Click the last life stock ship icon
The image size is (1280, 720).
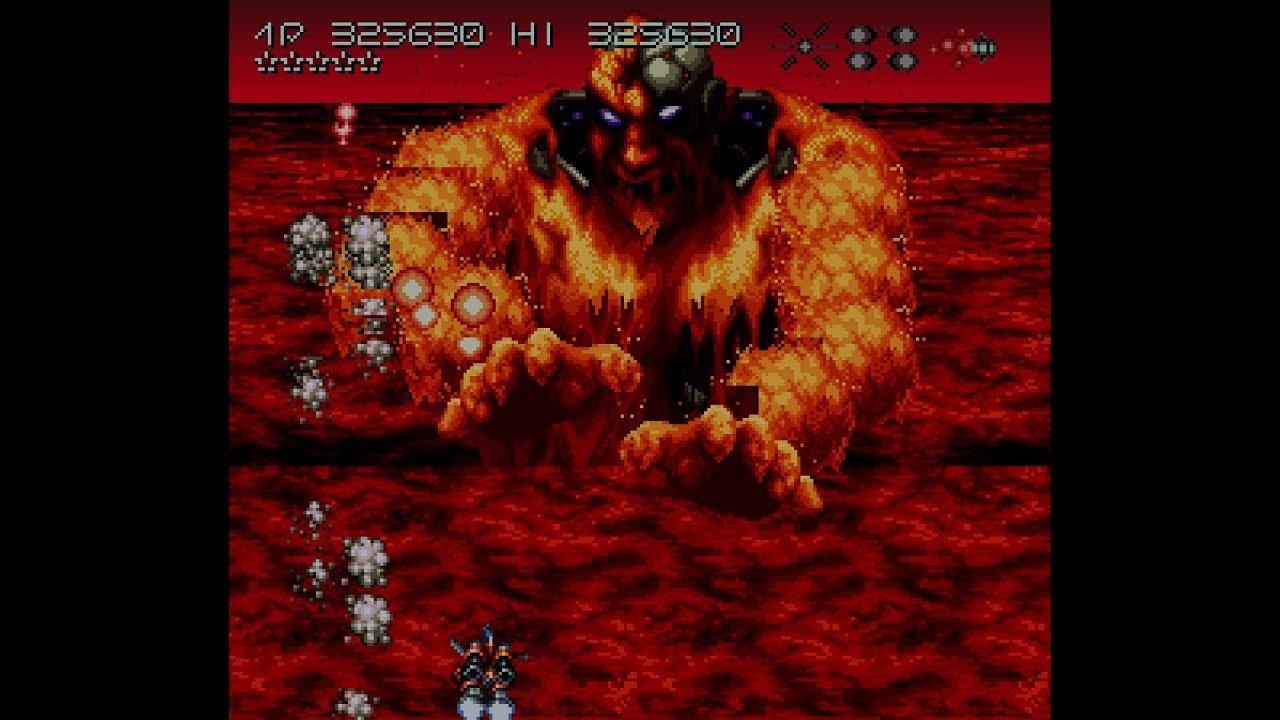click(x=369, y=62)
